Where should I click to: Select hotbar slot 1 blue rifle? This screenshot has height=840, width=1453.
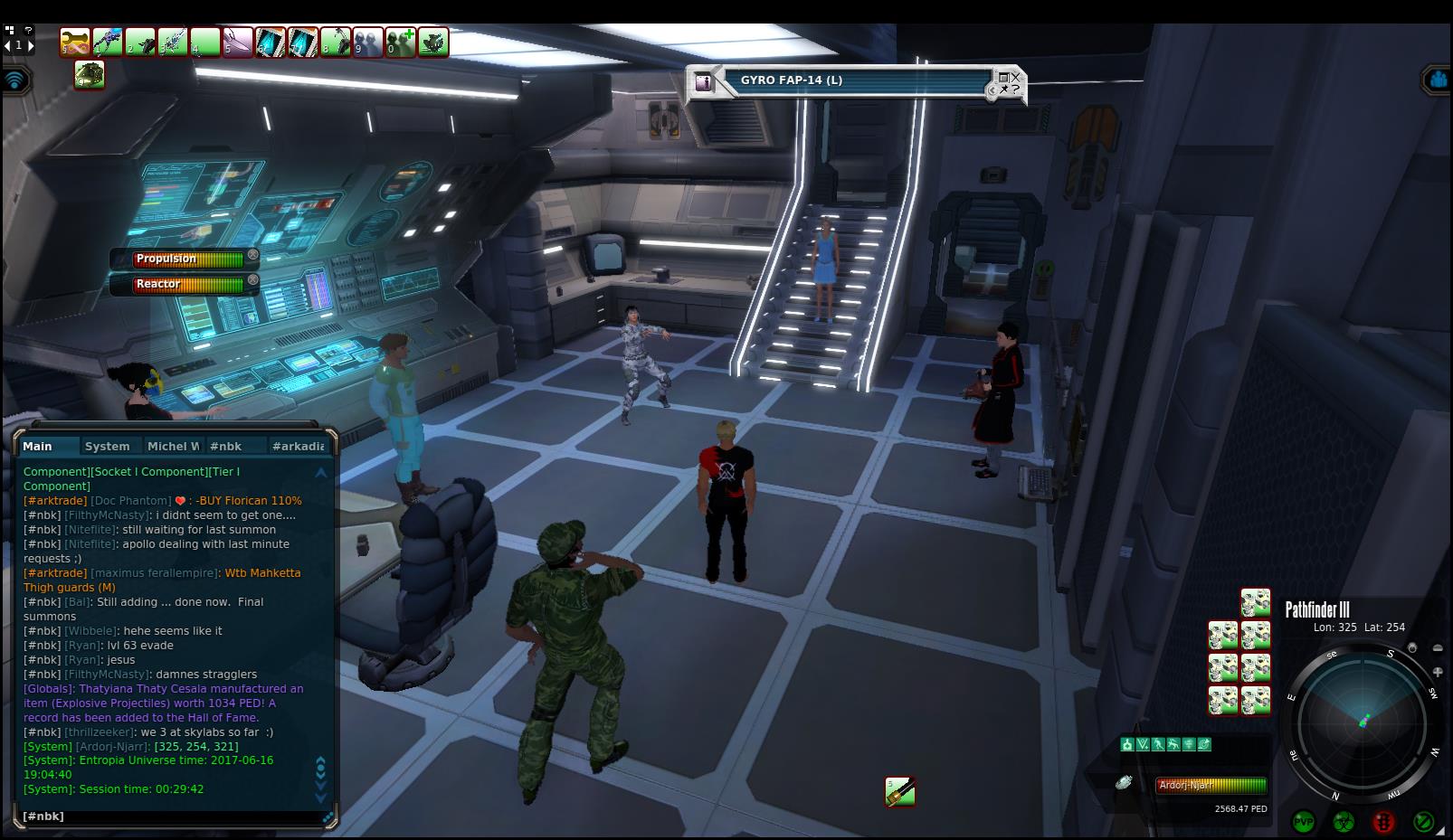tap(108, 42)
